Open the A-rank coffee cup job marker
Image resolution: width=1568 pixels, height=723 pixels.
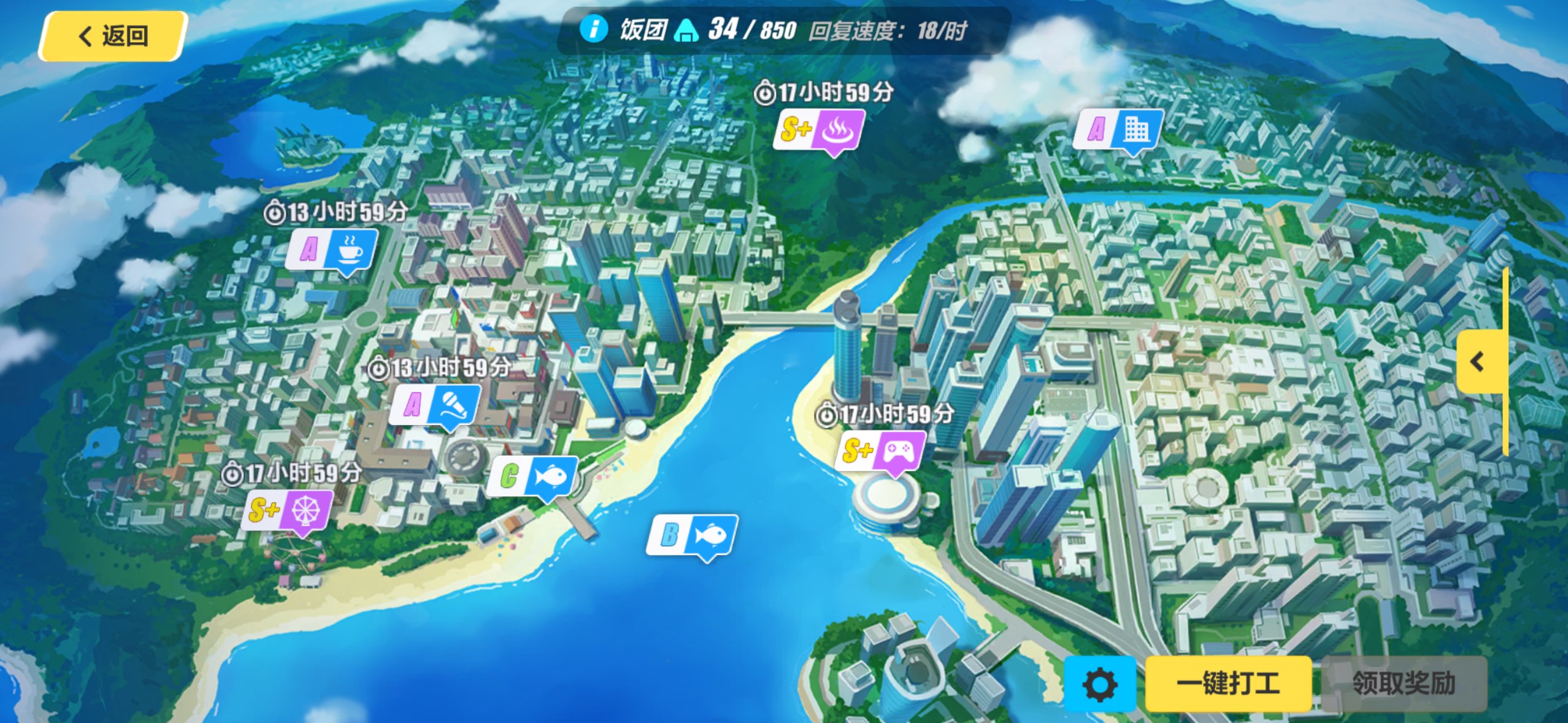[331, 249]
